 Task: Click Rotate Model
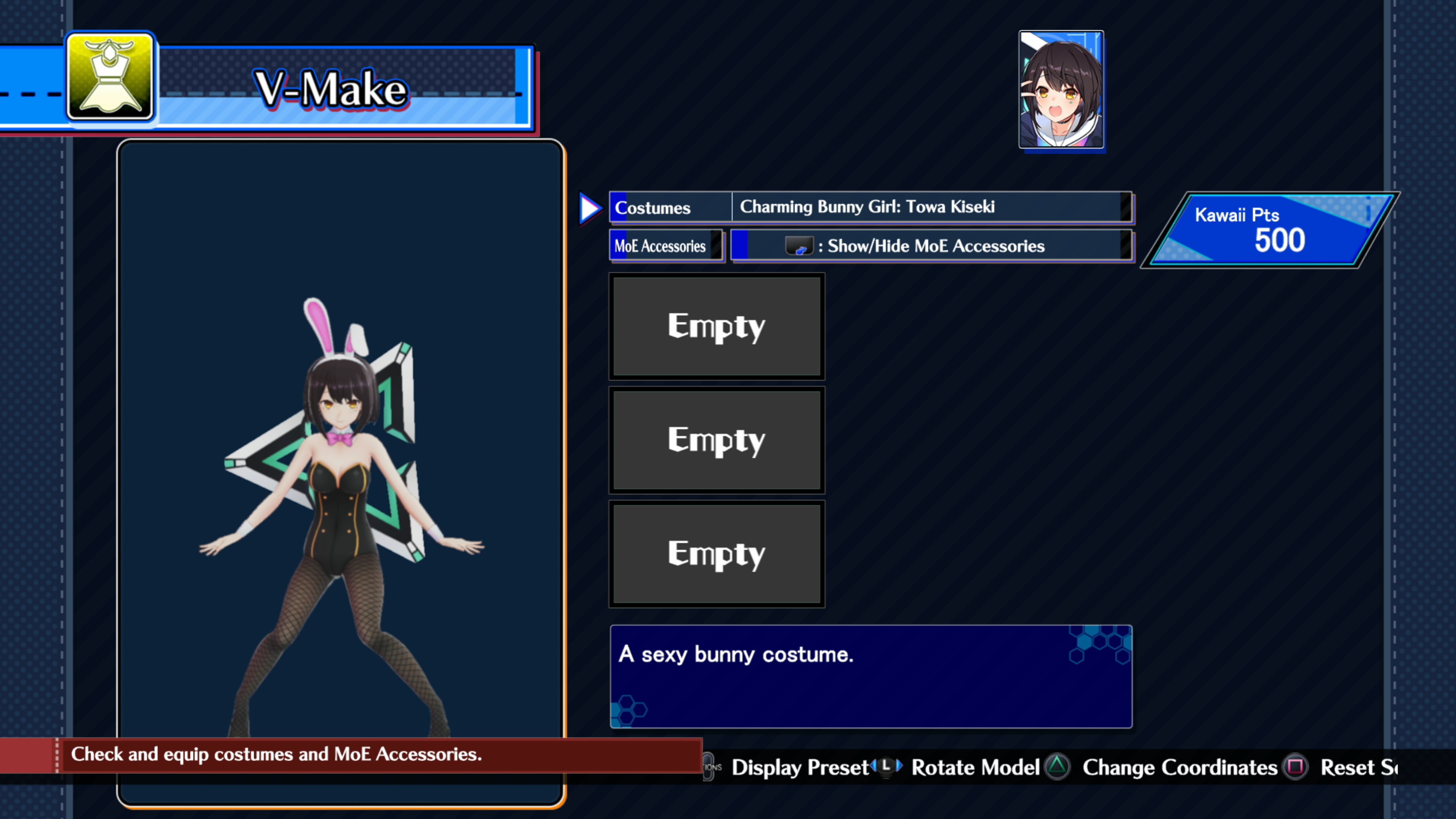coord(975,767)
